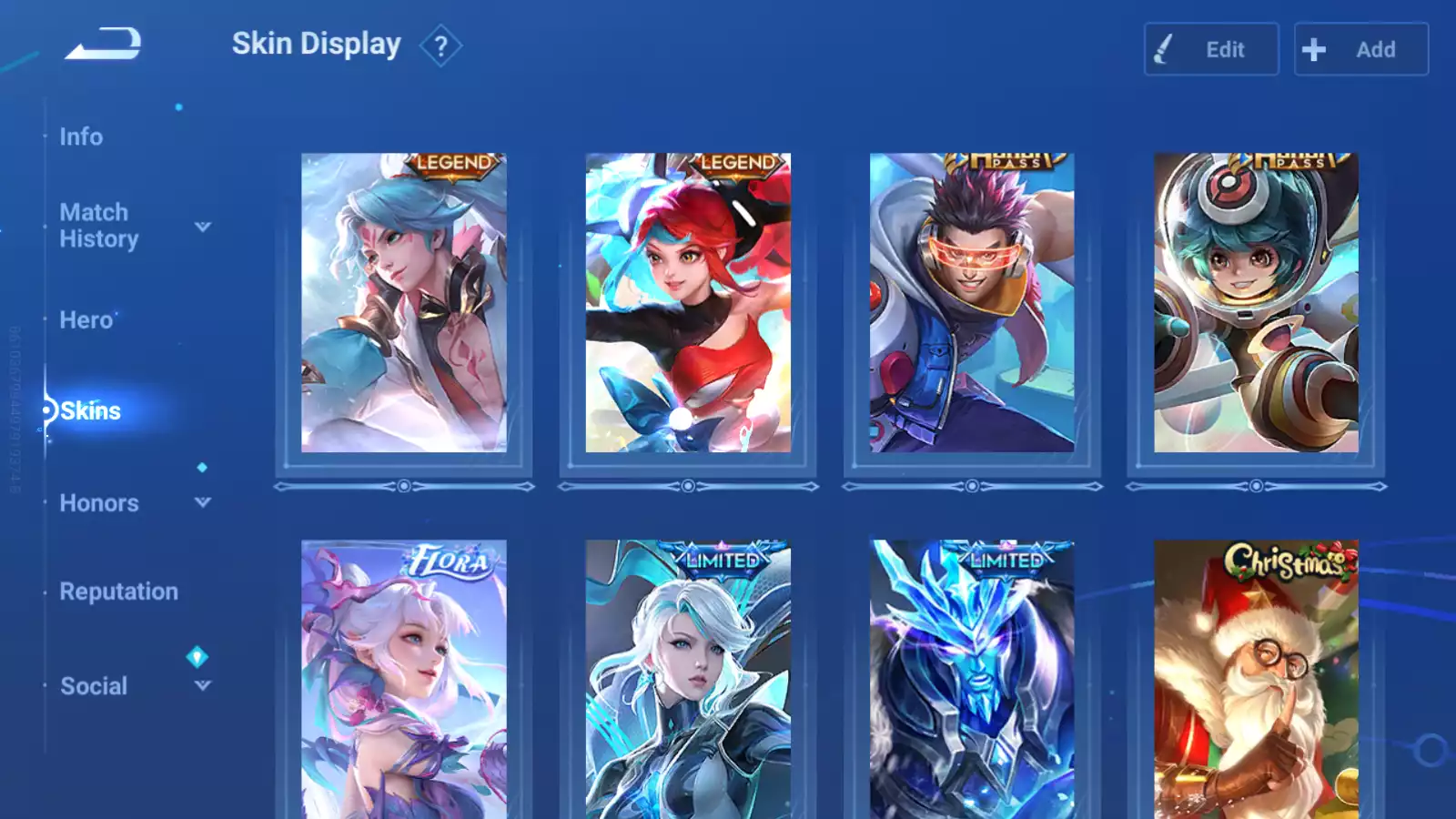Click the Edit button

pyautogui.click(x=1210, y=49)
